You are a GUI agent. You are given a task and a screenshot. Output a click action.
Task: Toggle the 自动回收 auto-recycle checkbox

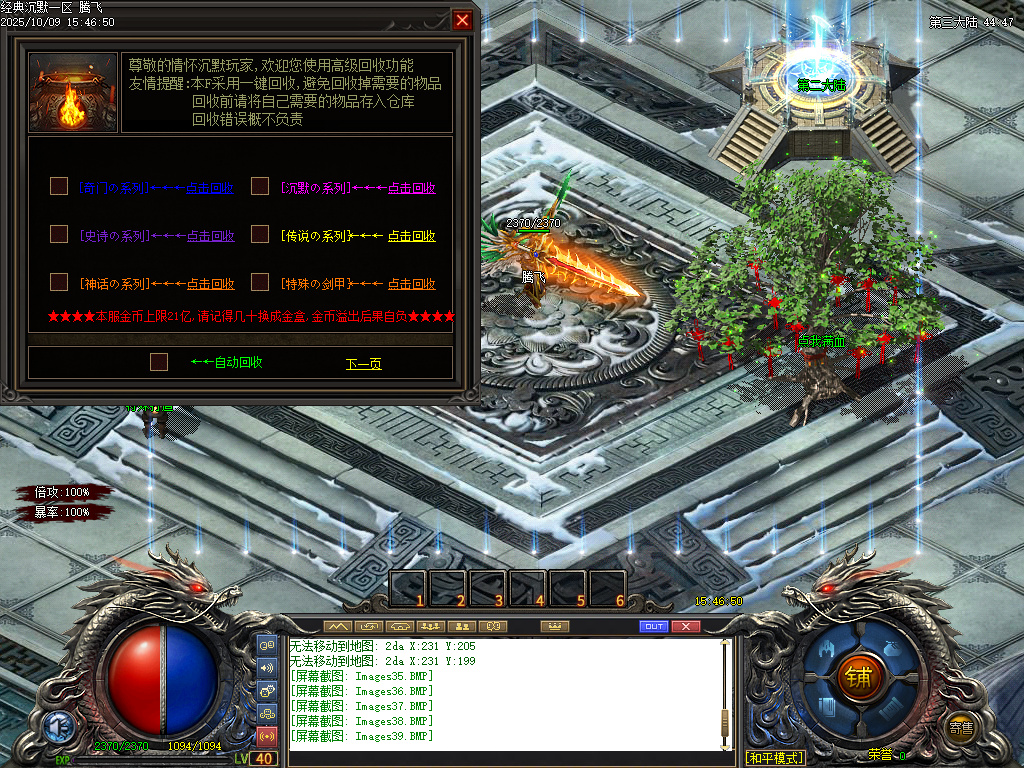pos(159,362)
